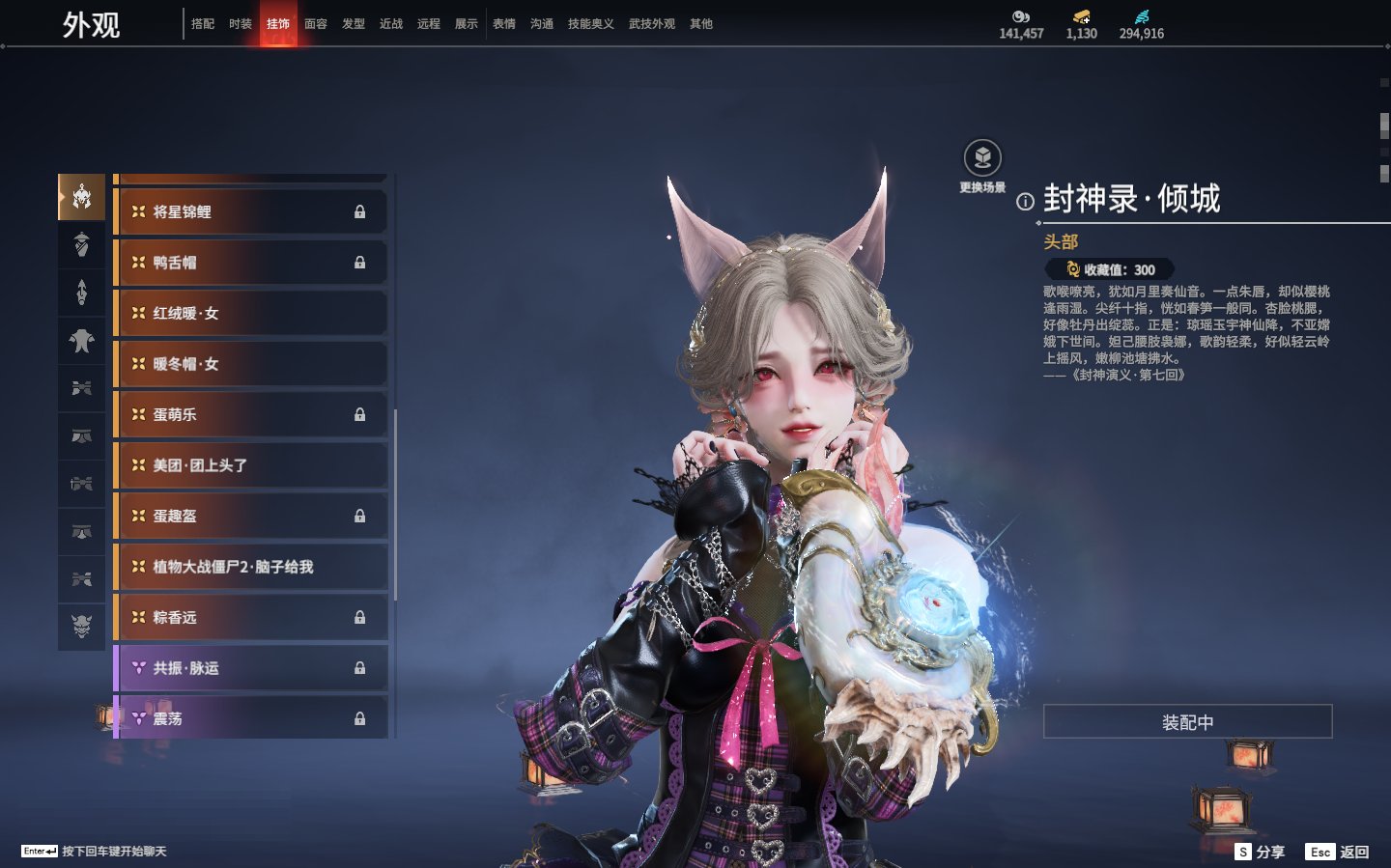Switch to the 搭配 tab
Viewport: 1391px width, 868px height.
[x=203, y=24]
